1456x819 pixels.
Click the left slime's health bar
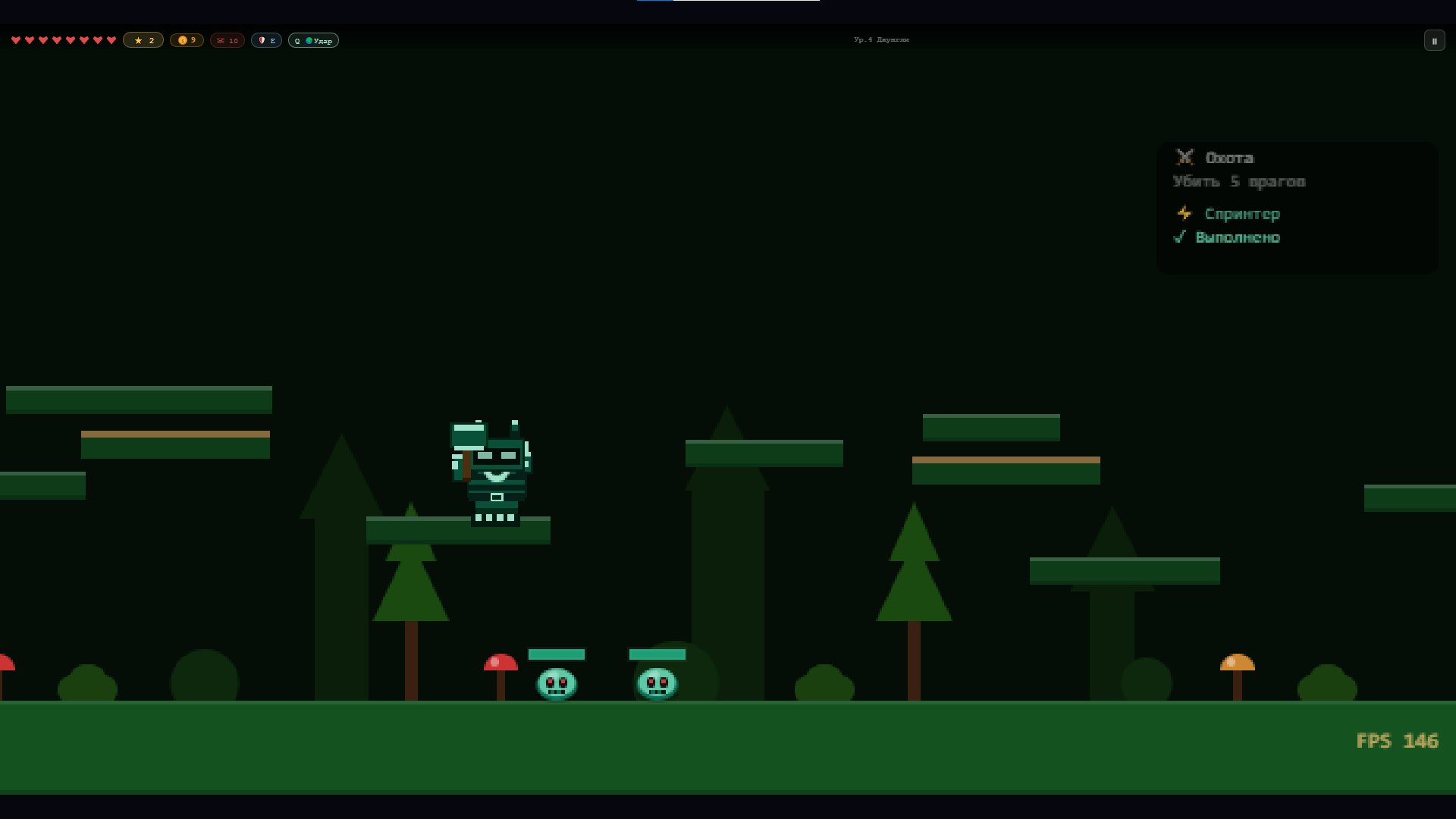point(556,654)
